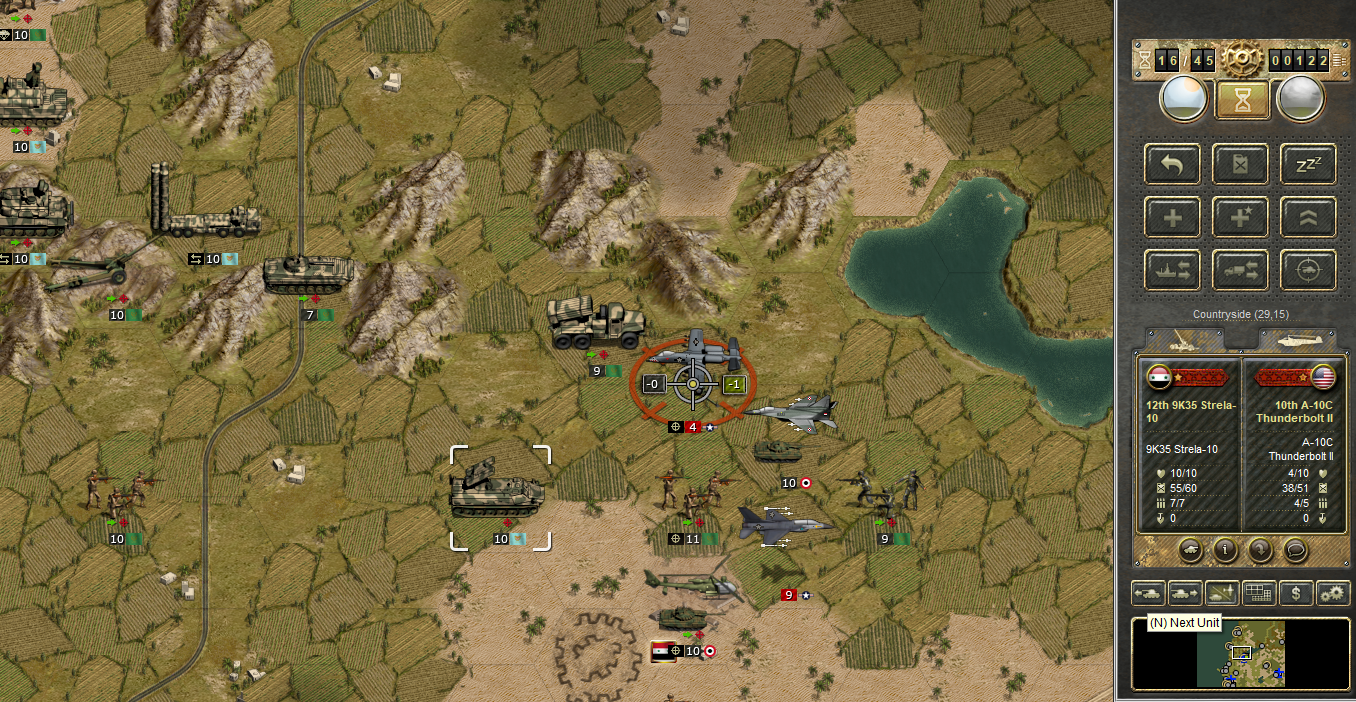Screen dimensions: 1356x702
Task: Toggle the truck transport mount button
Action: (x=1240, y=270)
